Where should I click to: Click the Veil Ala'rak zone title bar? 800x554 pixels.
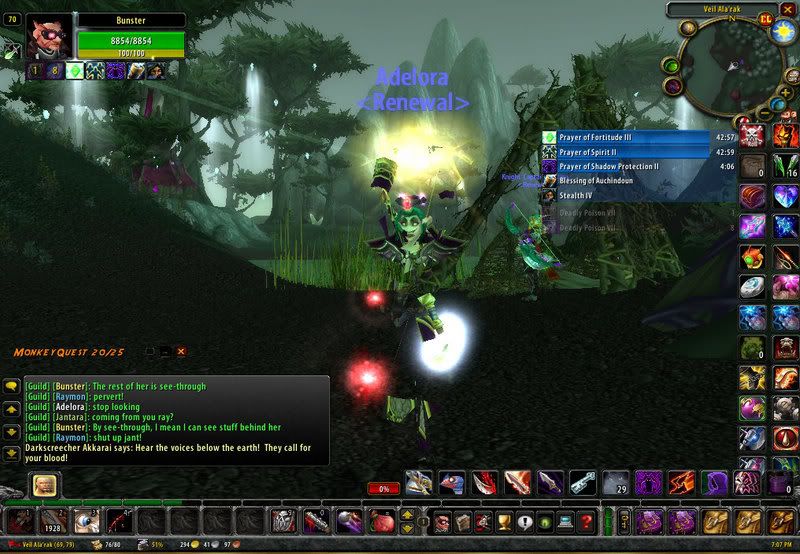click(724, 9)
